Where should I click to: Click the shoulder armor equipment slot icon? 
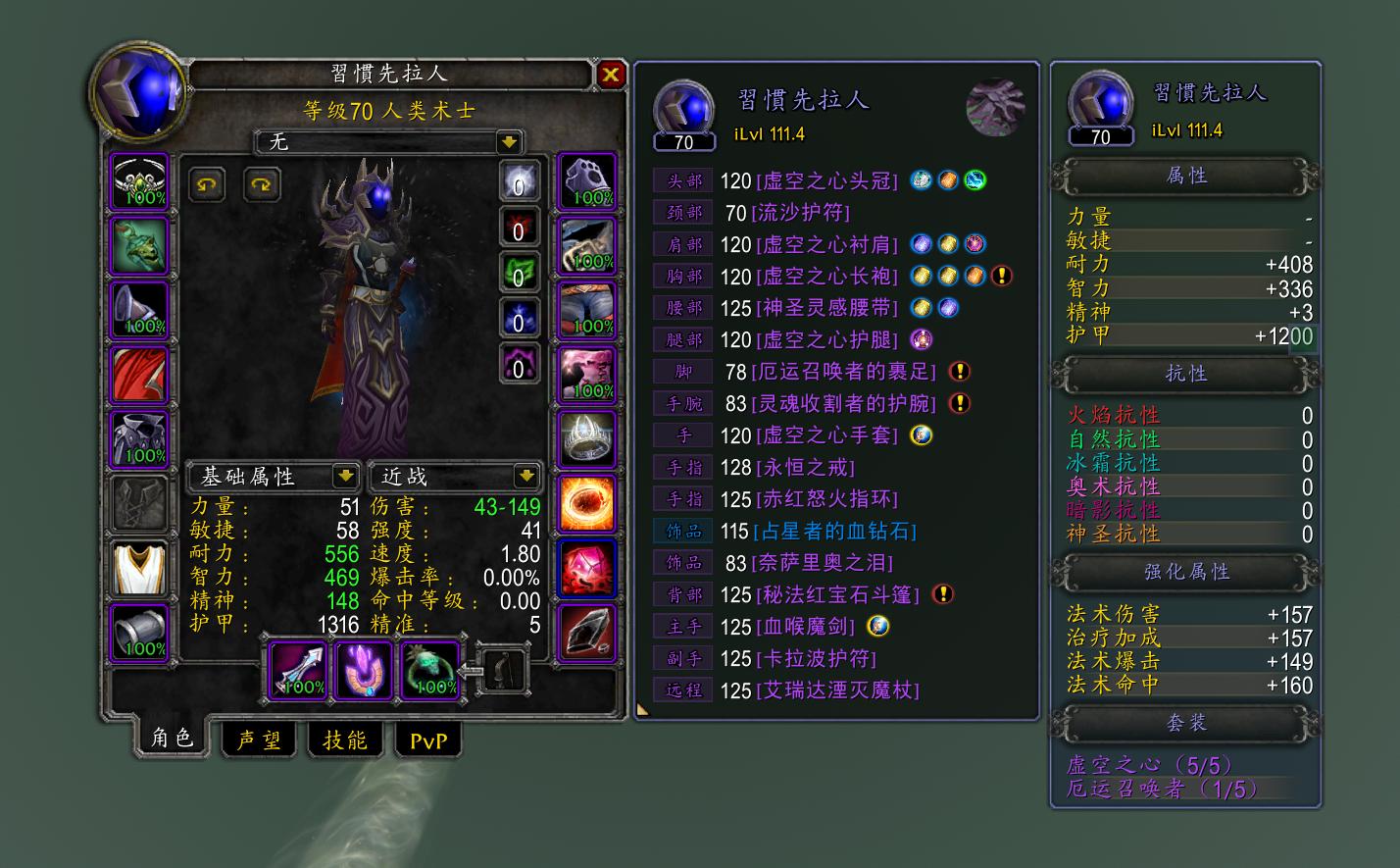[140, 310]
